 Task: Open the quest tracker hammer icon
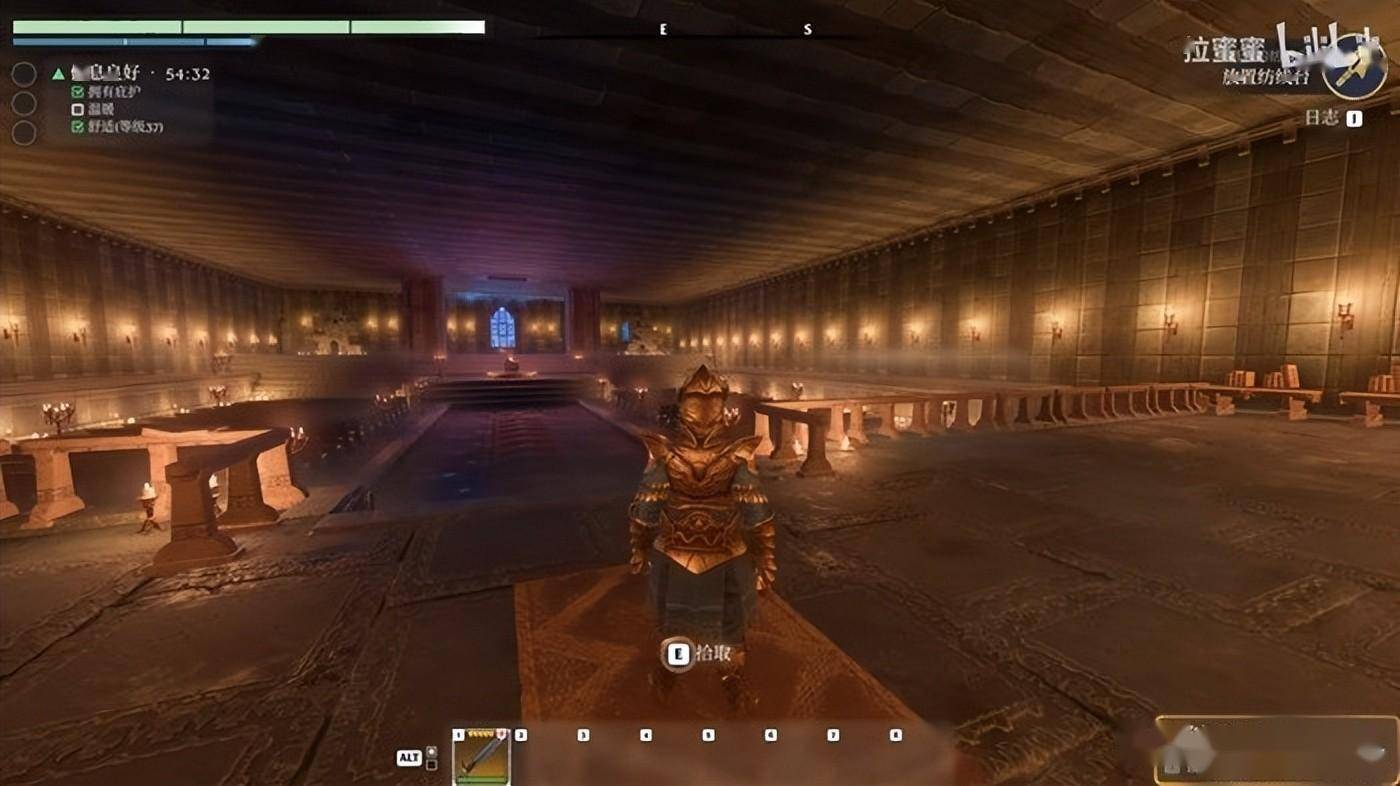(x=1353, y=67)
